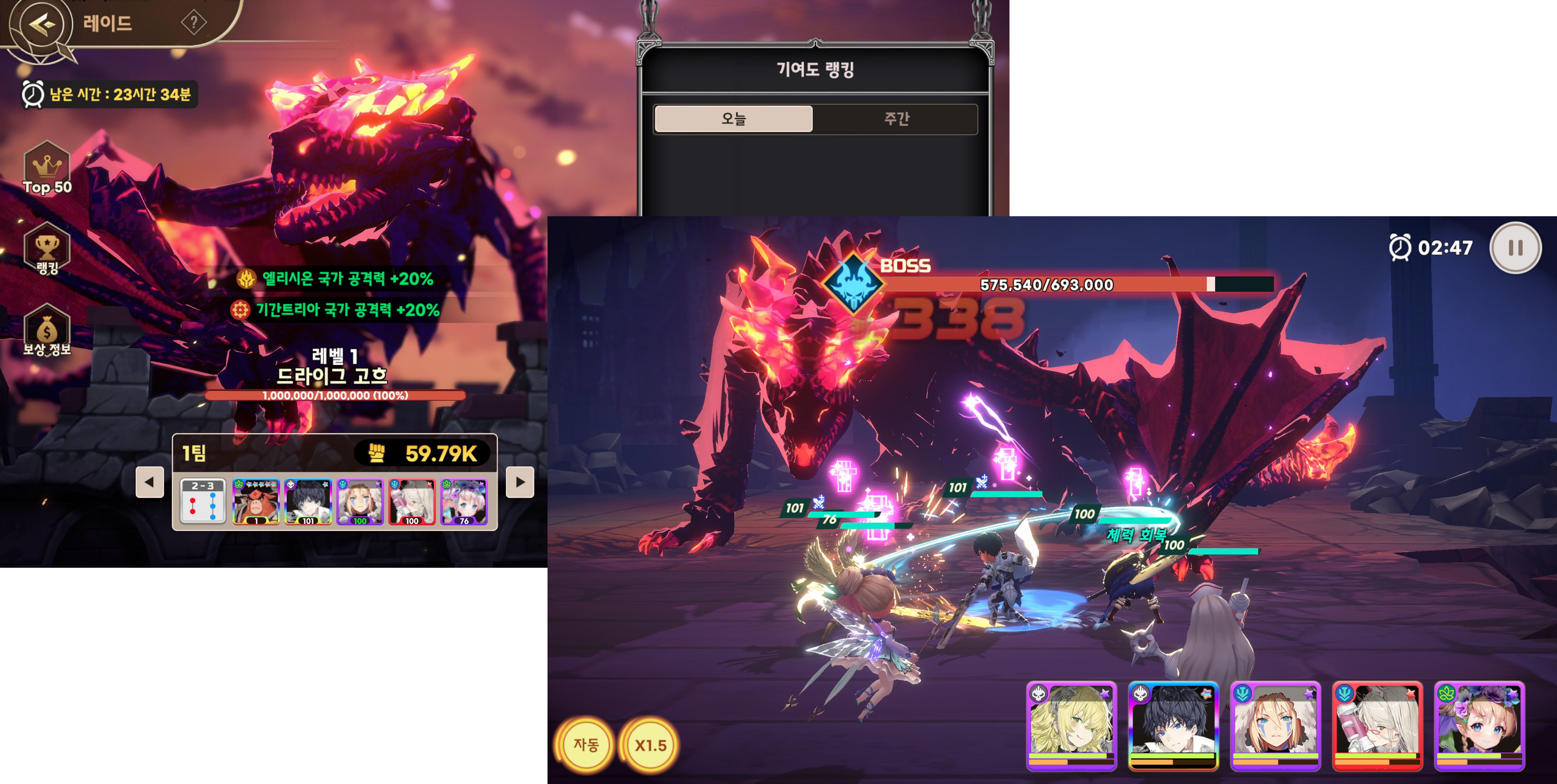Open the raid help question mark
The height and width of the screenshot is (784, 1557).
pos(193,23)
